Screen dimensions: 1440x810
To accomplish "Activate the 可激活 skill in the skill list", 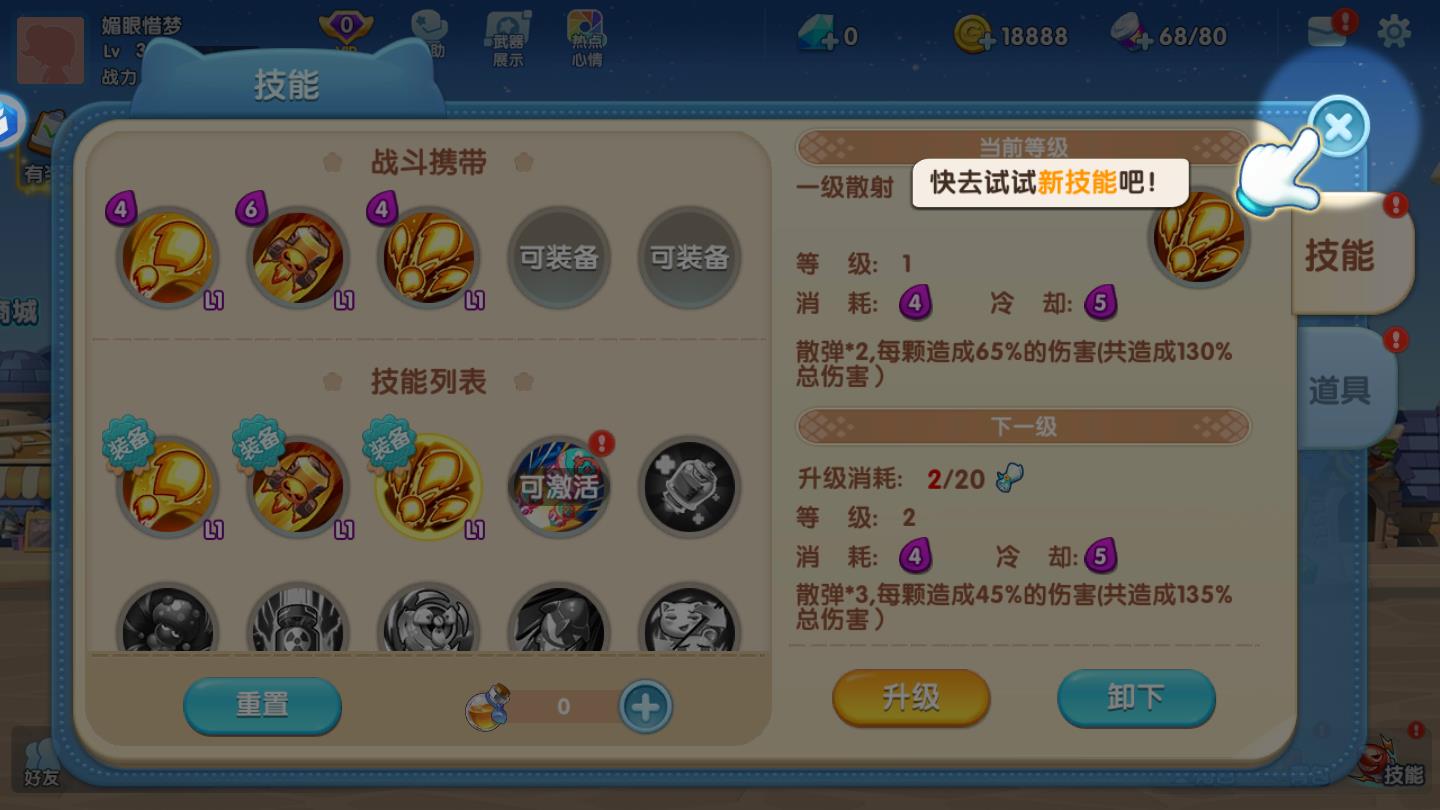I will tap(559, 487).
